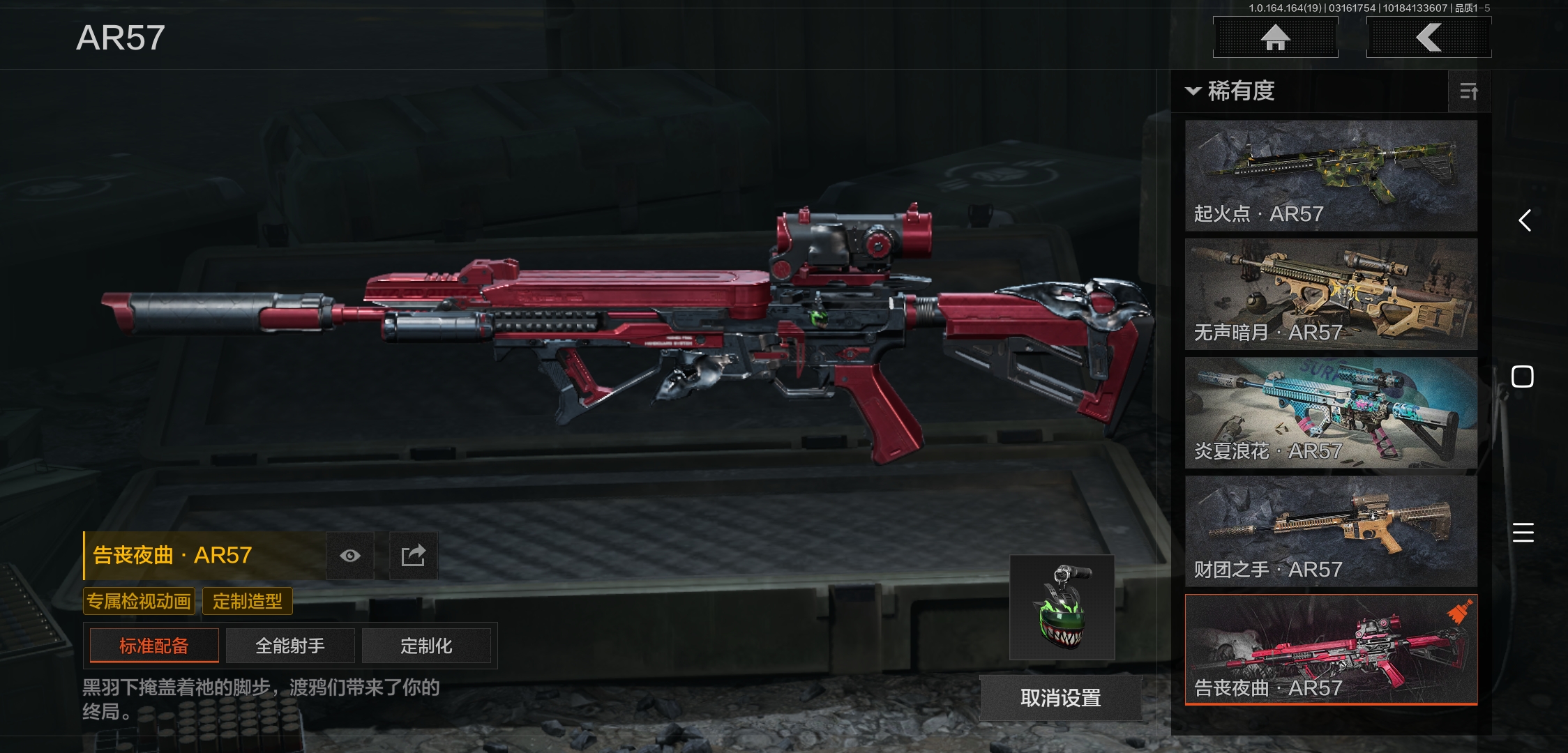The width and height of the screenshot is (1568, 753).
Task: Go back with the arrow button
Action: point(1428,38)
